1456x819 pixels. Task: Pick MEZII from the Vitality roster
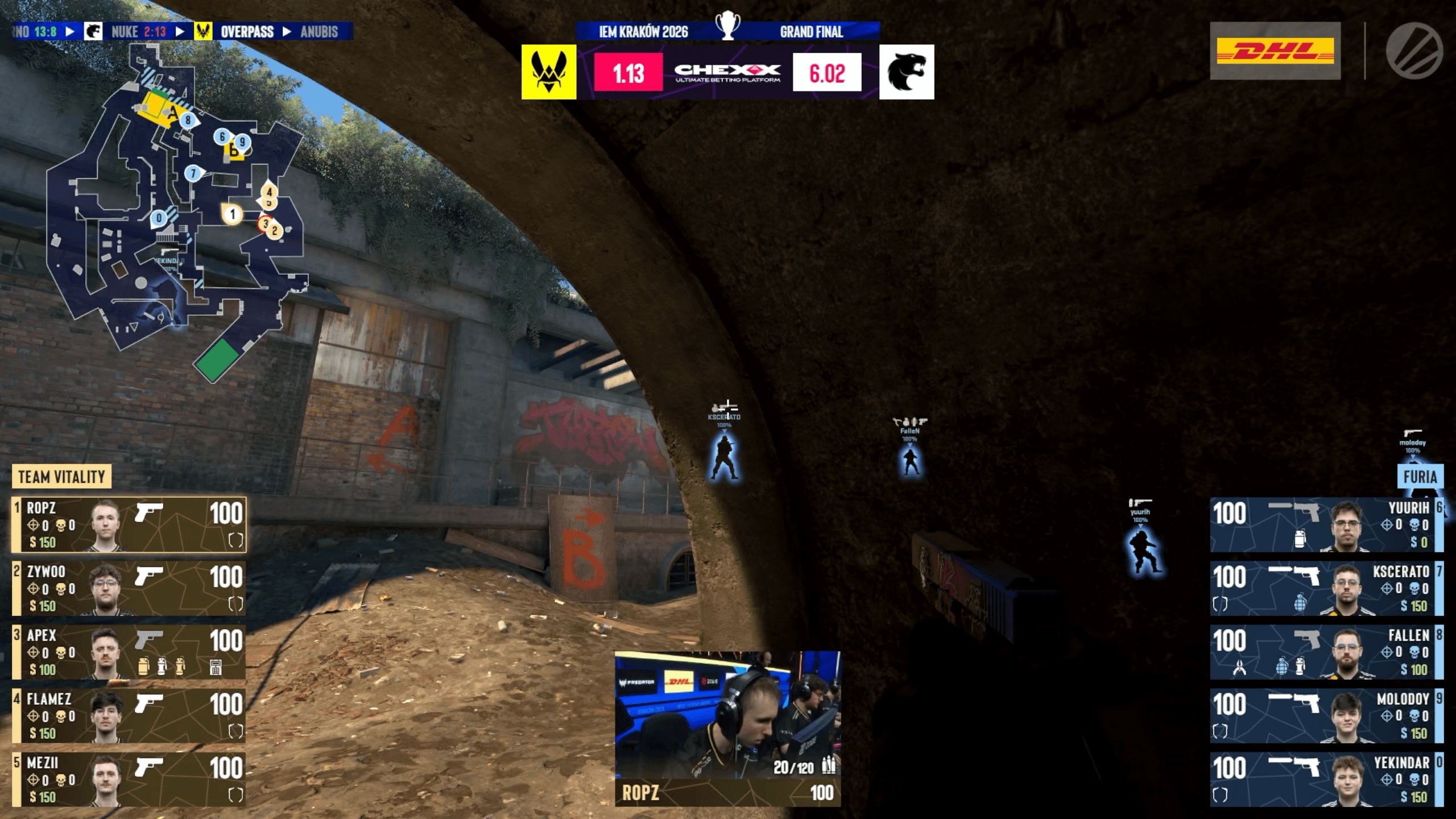pyautogui.click(x=129, y=779)
